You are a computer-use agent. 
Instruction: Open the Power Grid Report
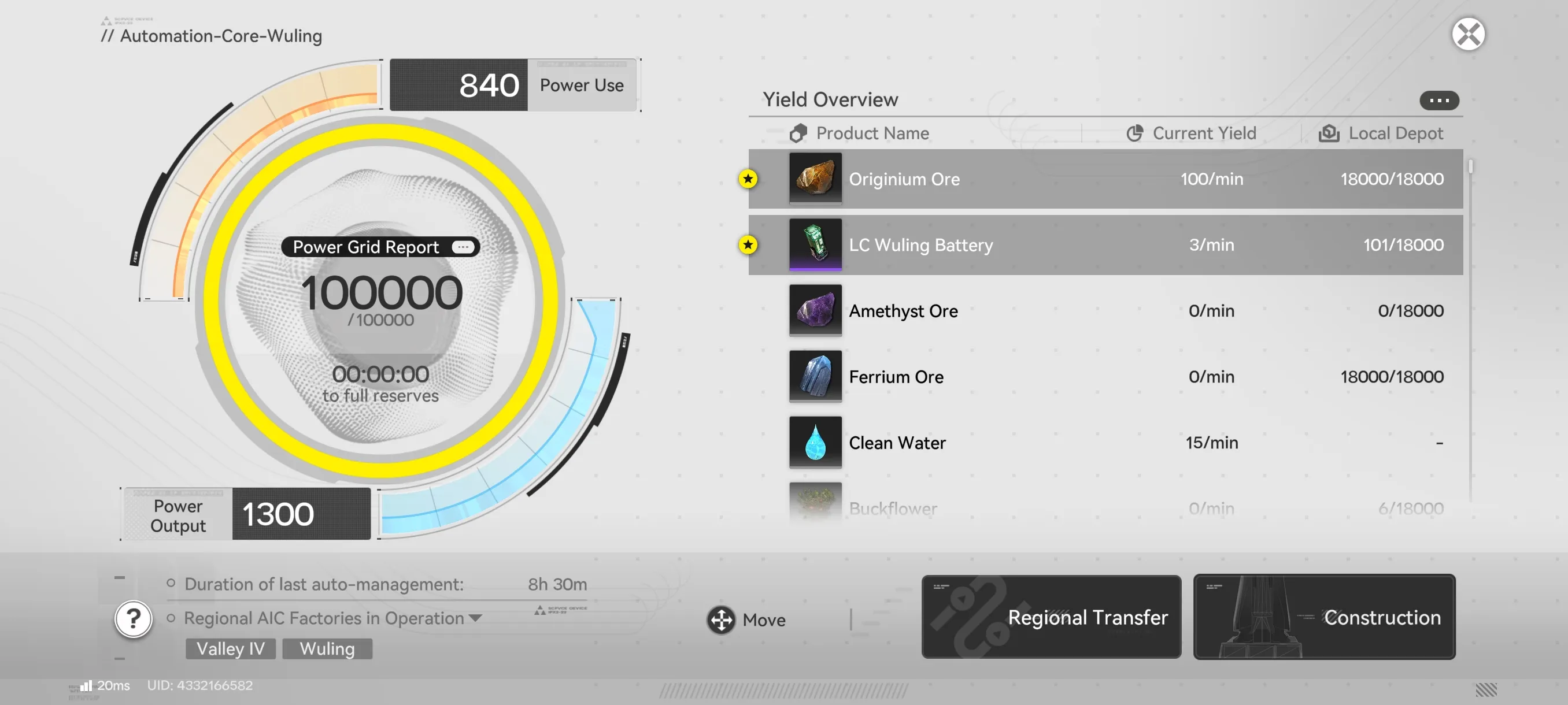(380, 247)
